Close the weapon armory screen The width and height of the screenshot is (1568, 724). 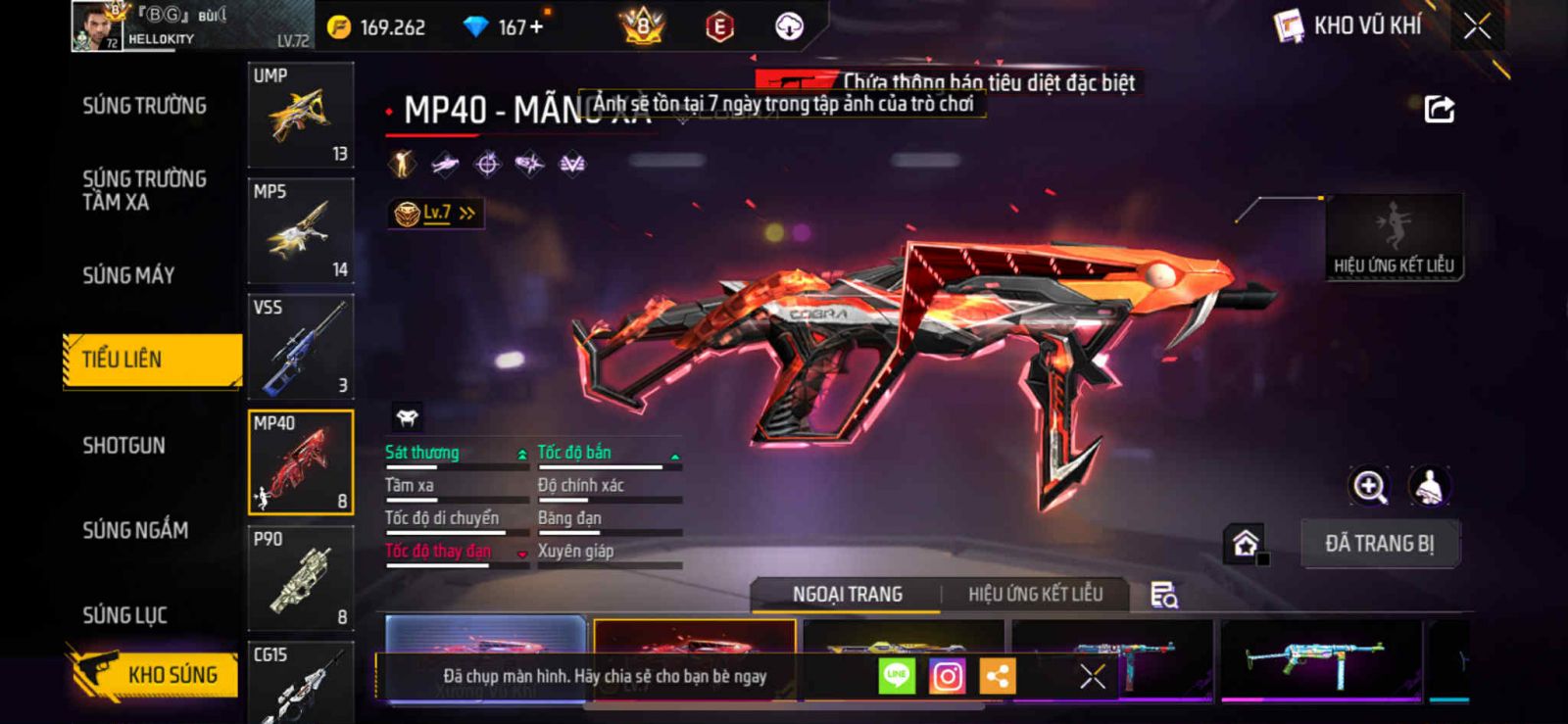click(x=1477, y=26)
